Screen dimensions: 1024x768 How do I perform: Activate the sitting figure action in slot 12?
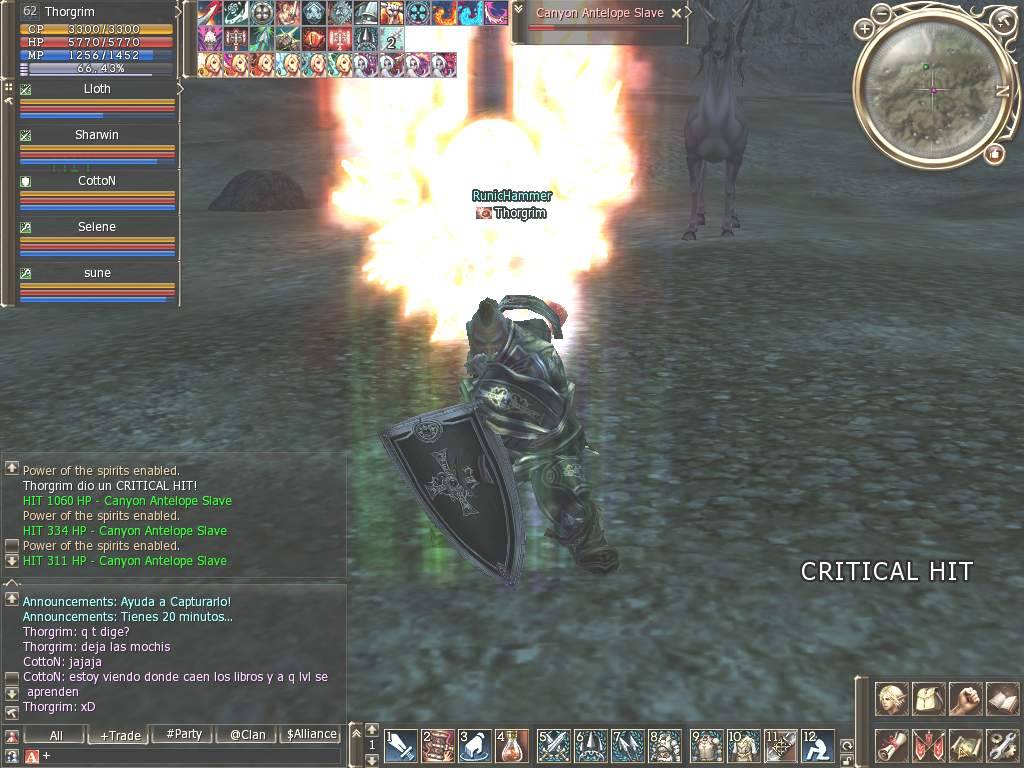point(819,746)
